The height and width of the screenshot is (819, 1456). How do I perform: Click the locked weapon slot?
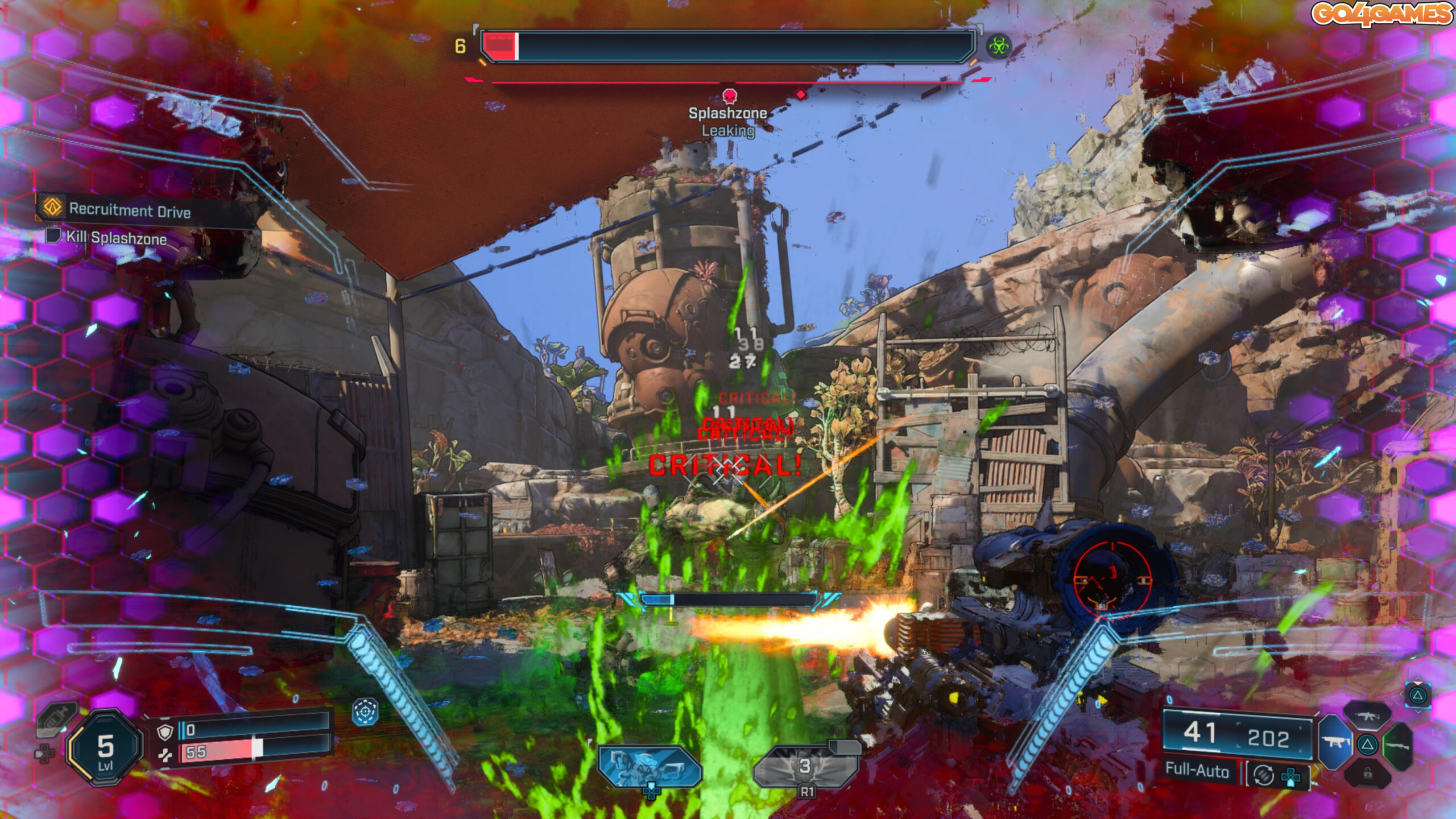click(x=1367, y=773)
